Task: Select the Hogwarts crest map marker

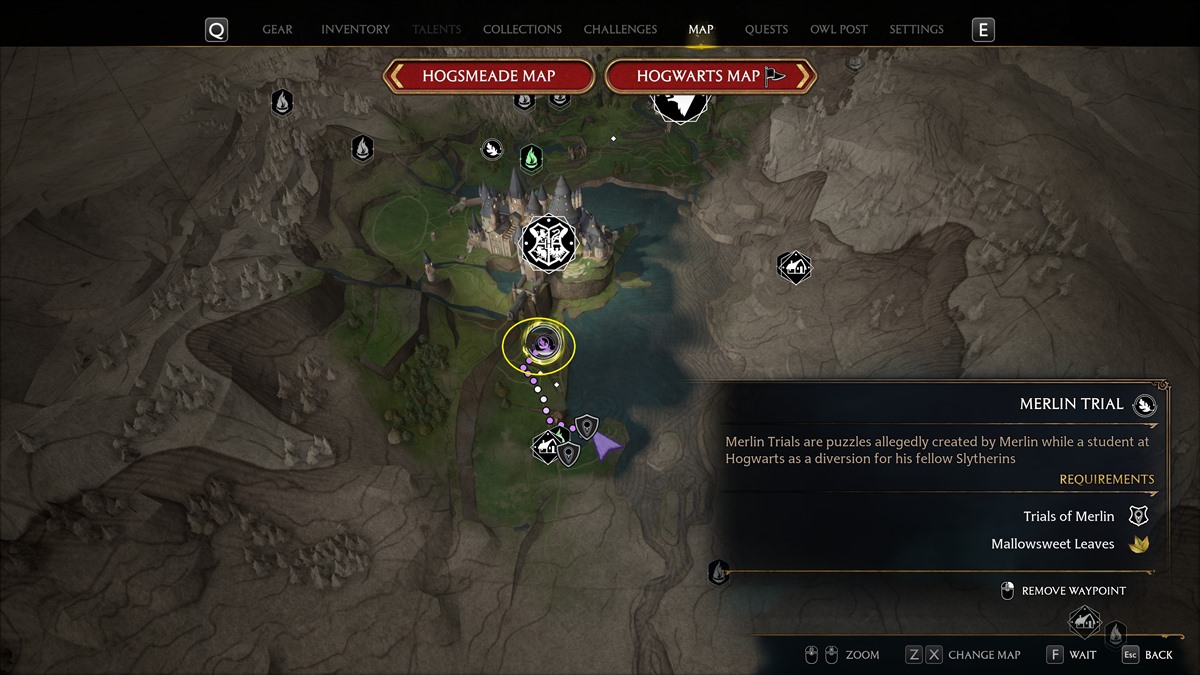Action: pos(549,241)
